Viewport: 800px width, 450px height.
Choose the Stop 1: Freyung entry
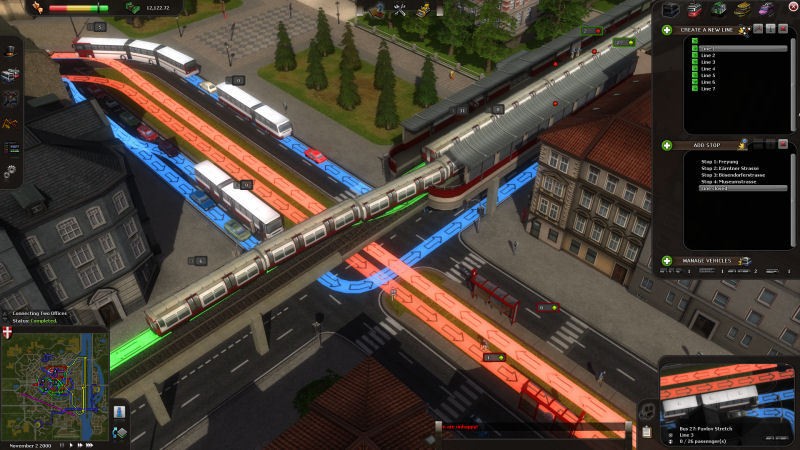[718, 160]
